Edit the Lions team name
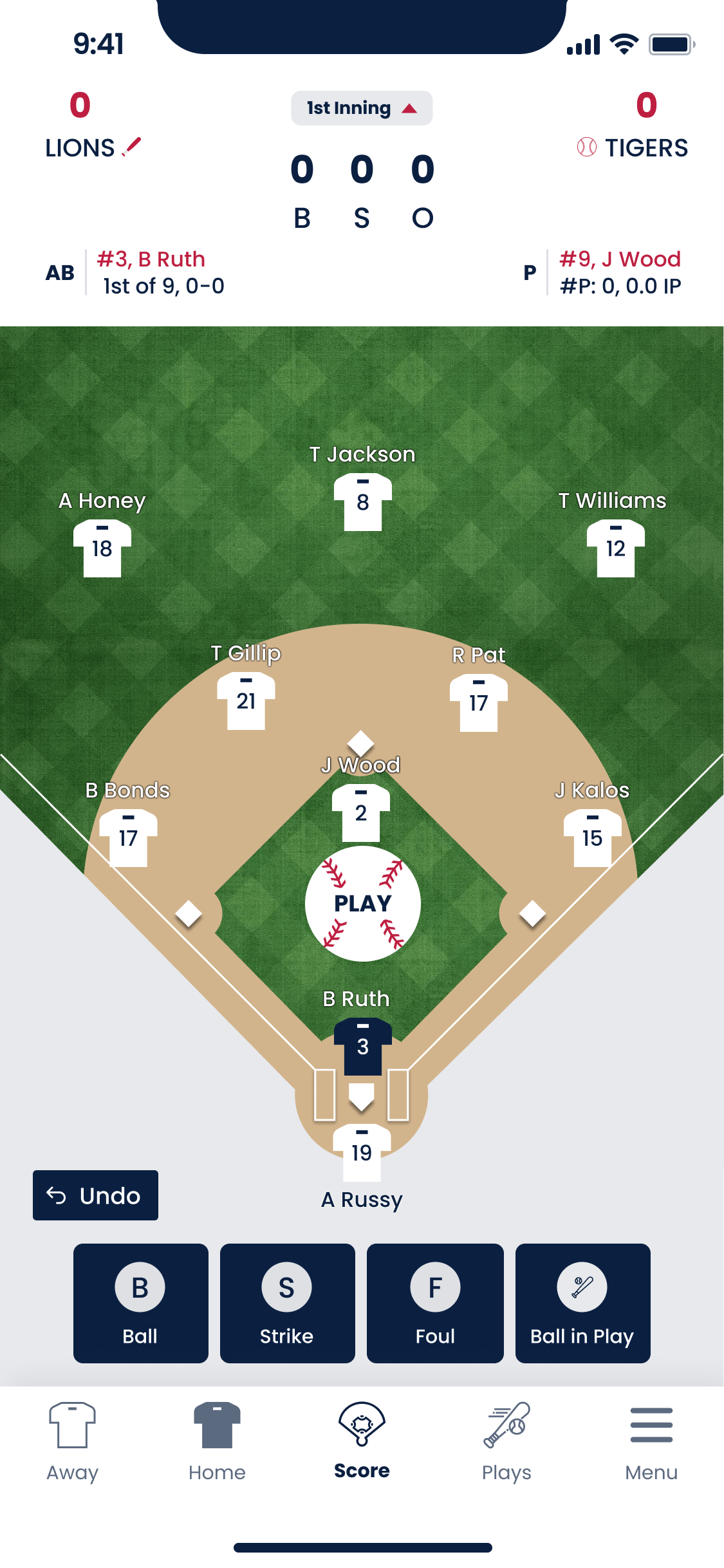 [132, 147]
